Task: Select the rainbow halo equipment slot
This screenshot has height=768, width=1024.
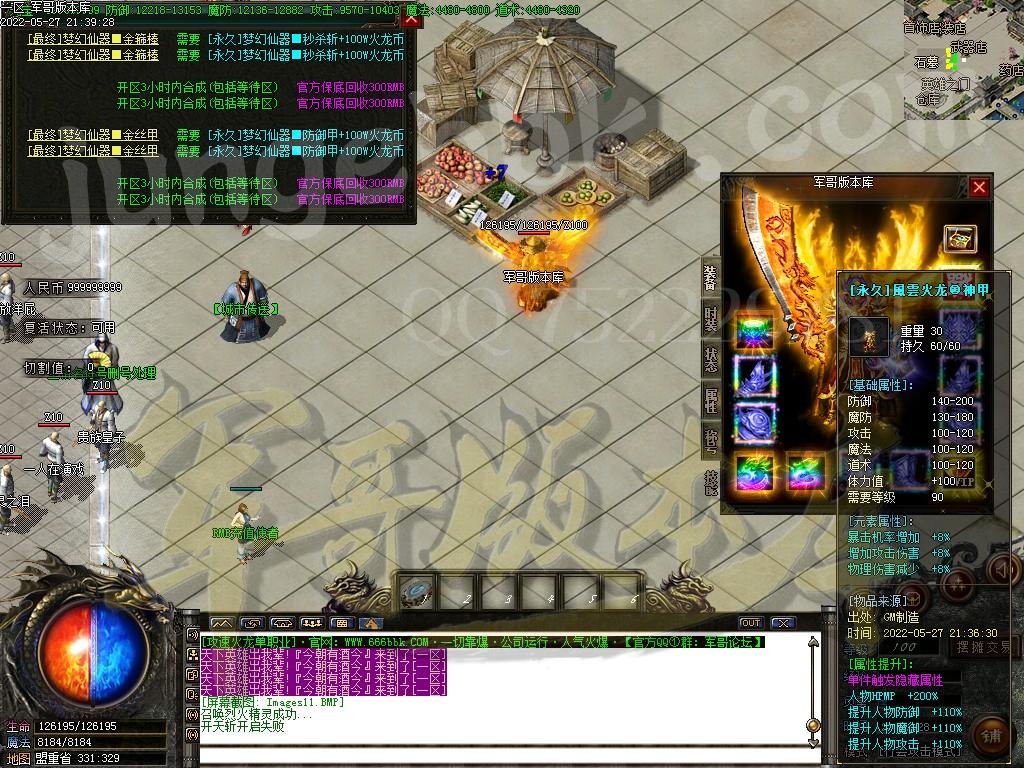Action: 755,334
